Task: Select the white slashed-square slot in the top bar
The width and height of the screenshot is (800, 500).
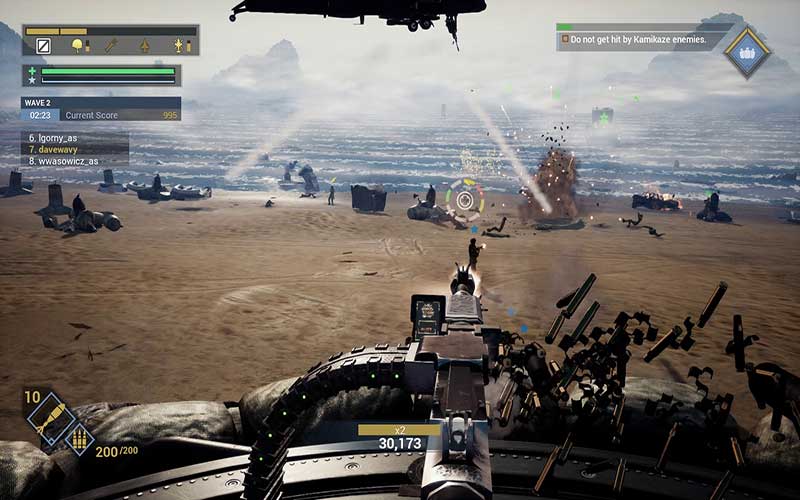Action: (x=43, y=45)
